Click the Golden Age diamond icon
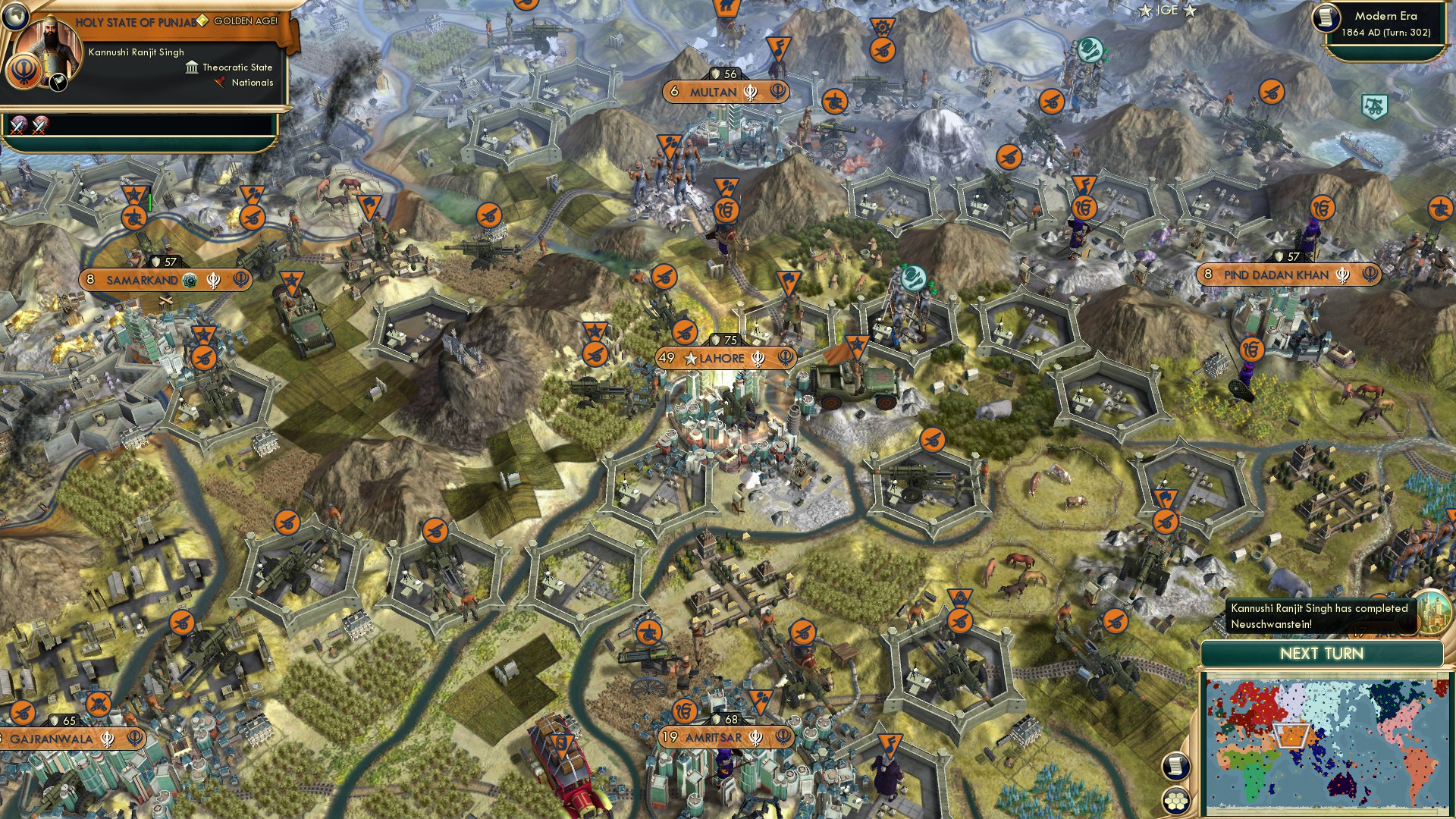The width and height of the screenshot is (1456, 819). [203, 20]
